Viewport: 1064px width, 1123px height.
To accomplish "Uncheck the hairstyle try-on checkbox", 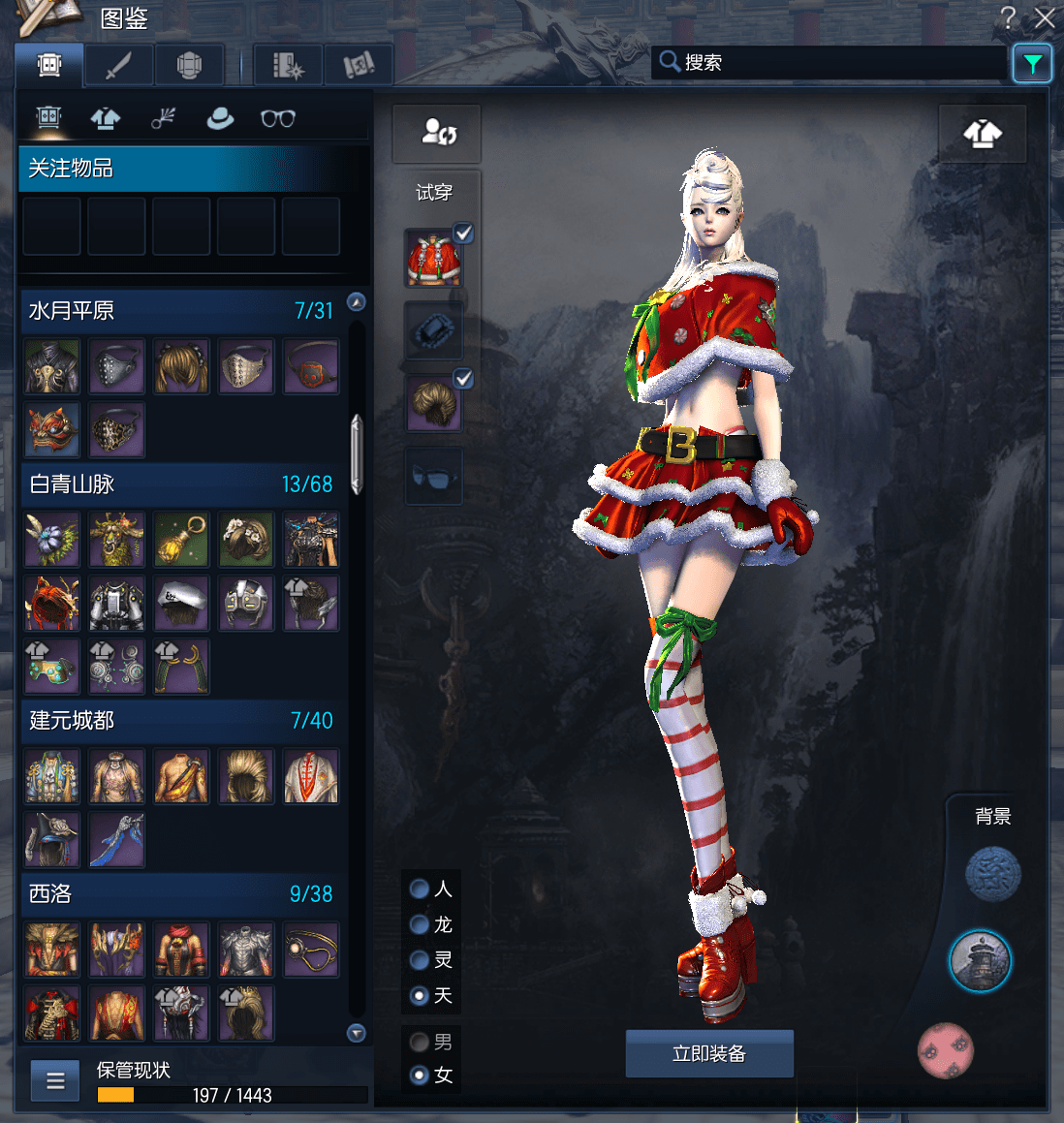I will (464, 379).
